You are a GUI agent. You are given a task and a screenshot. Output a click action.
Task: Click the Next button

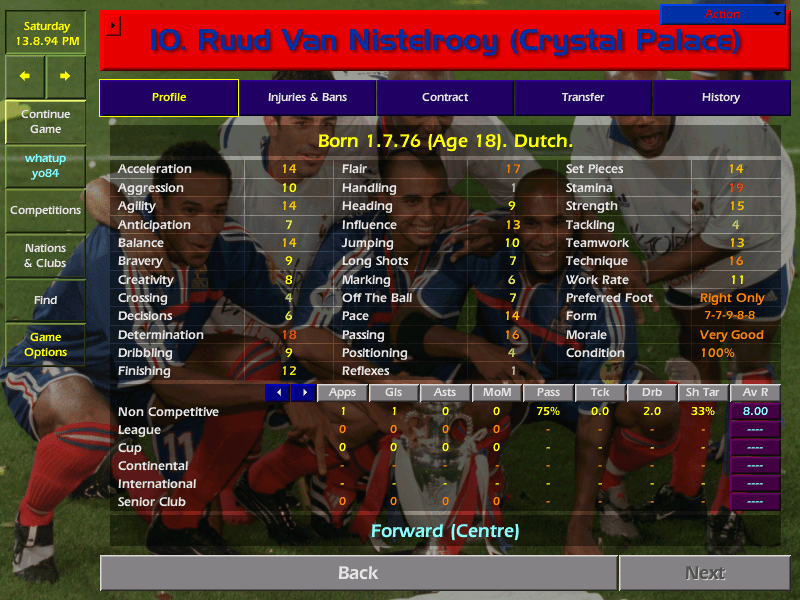(705, 573)
